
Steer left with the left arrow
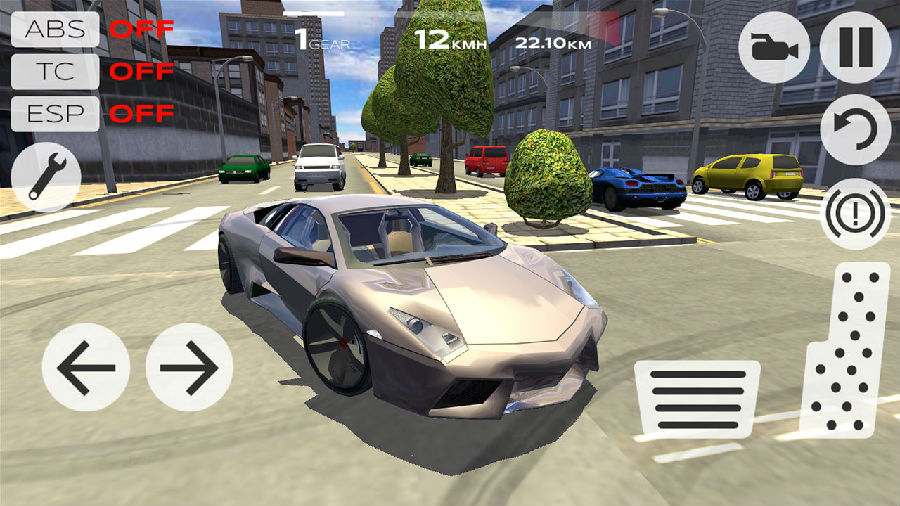tap(86, 367)
